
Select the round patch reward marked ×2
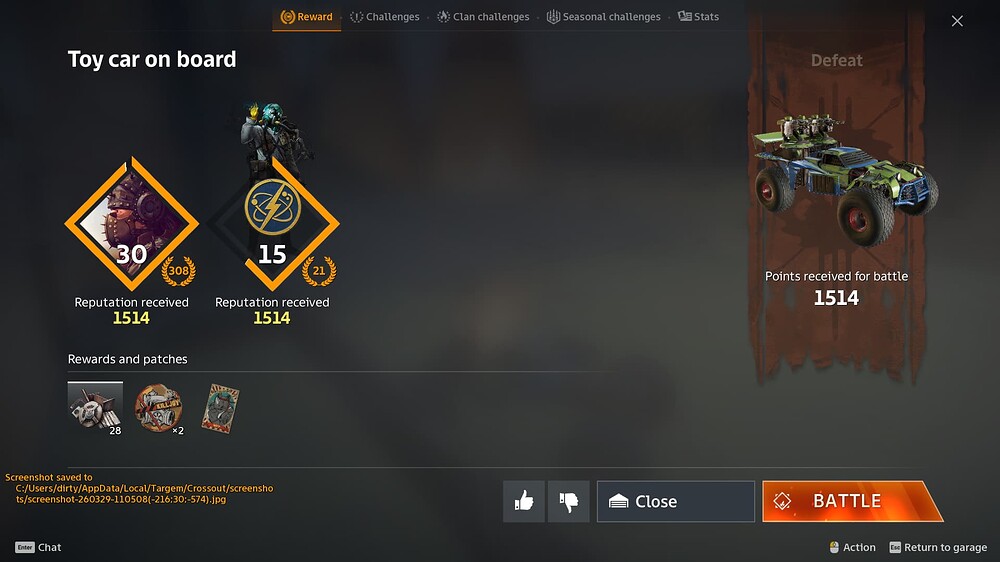(158, 408)
